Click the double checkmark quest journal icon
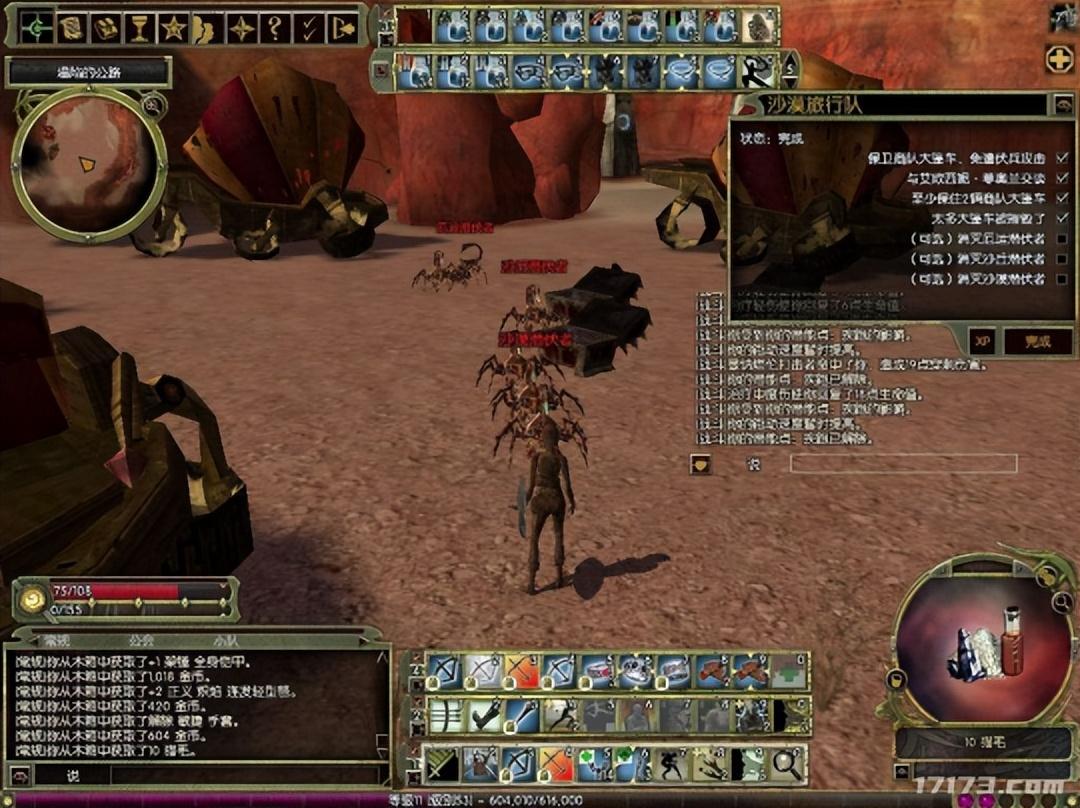Image resolution: width=1080 pixels, height=808 pixels. (308, 28)
